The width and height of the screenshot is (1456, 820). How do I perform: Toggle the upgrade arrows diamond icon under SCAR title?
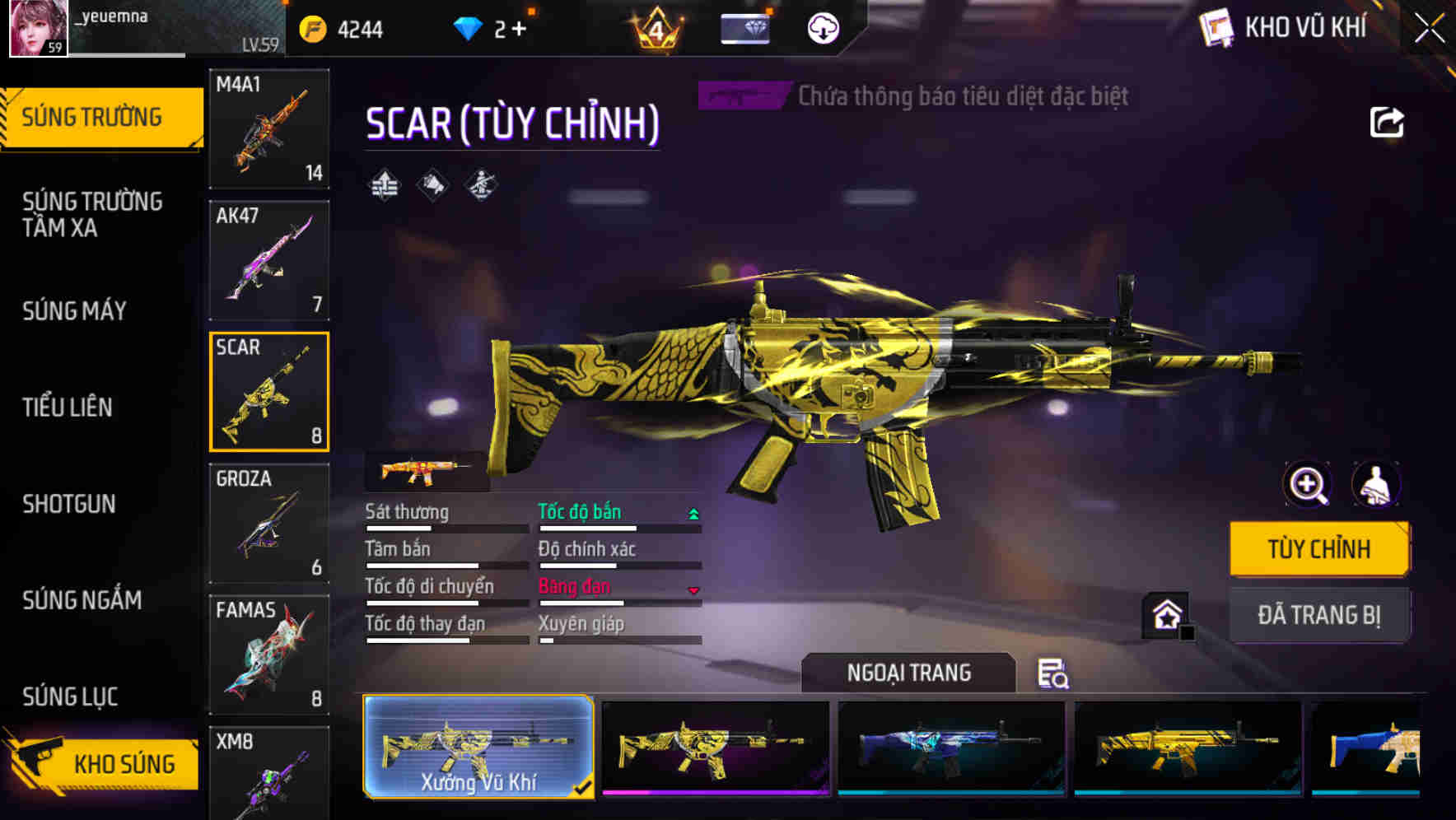click(382, 185)
